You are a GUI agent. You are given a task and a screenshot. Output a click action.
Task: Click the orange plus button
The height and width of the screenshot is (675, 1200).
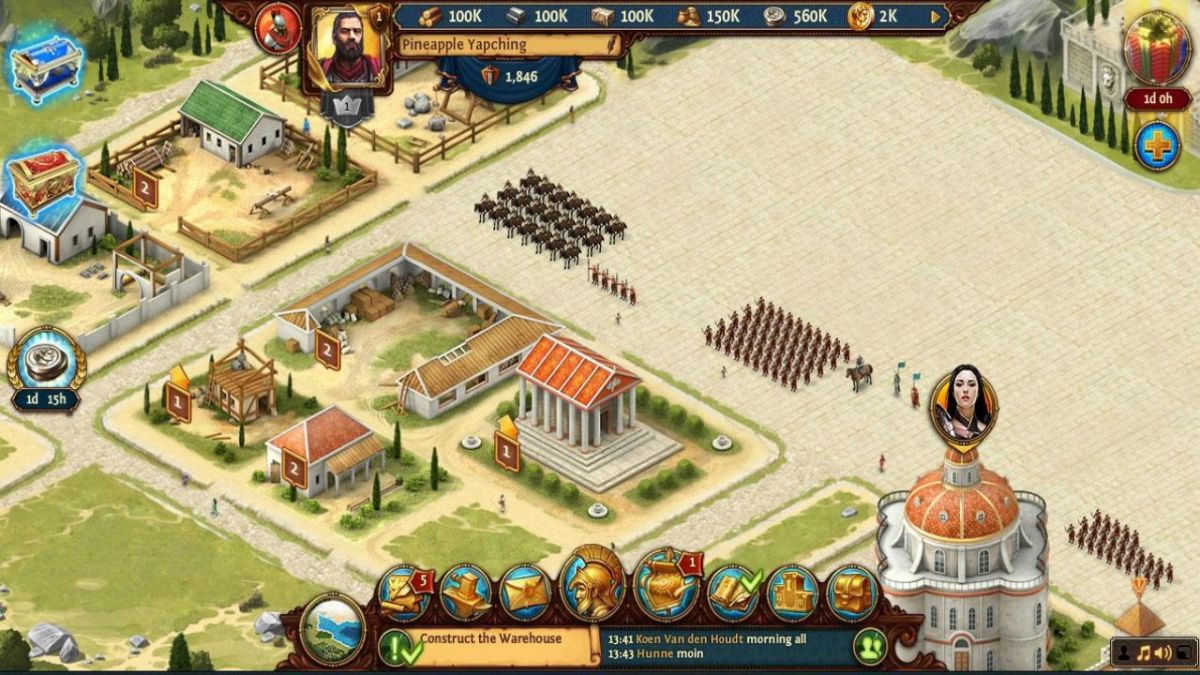[x=1157, y=146]
